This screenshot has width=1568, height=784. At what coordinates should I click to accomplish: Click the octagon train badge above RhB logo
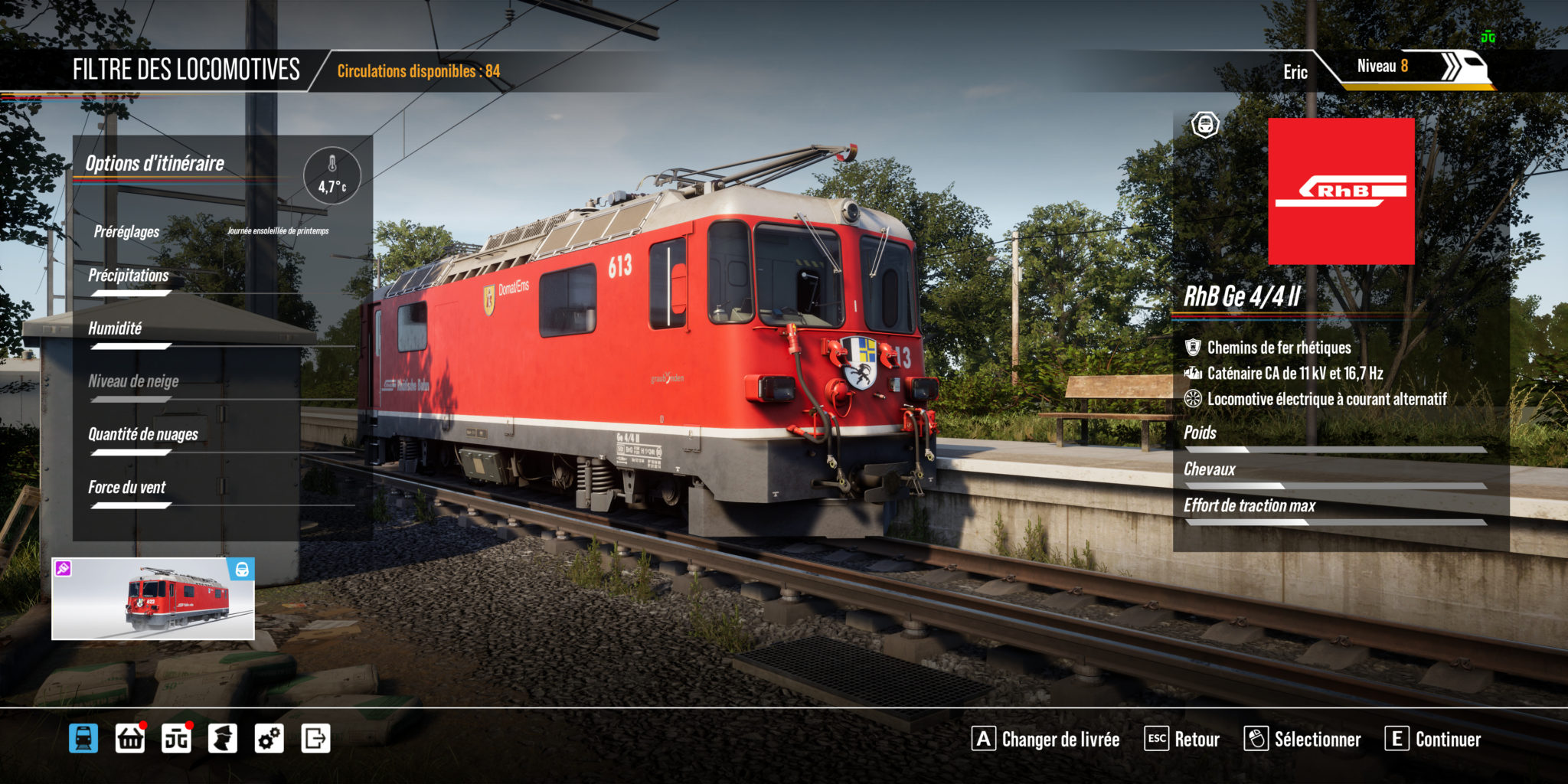tap(1204, 125)
